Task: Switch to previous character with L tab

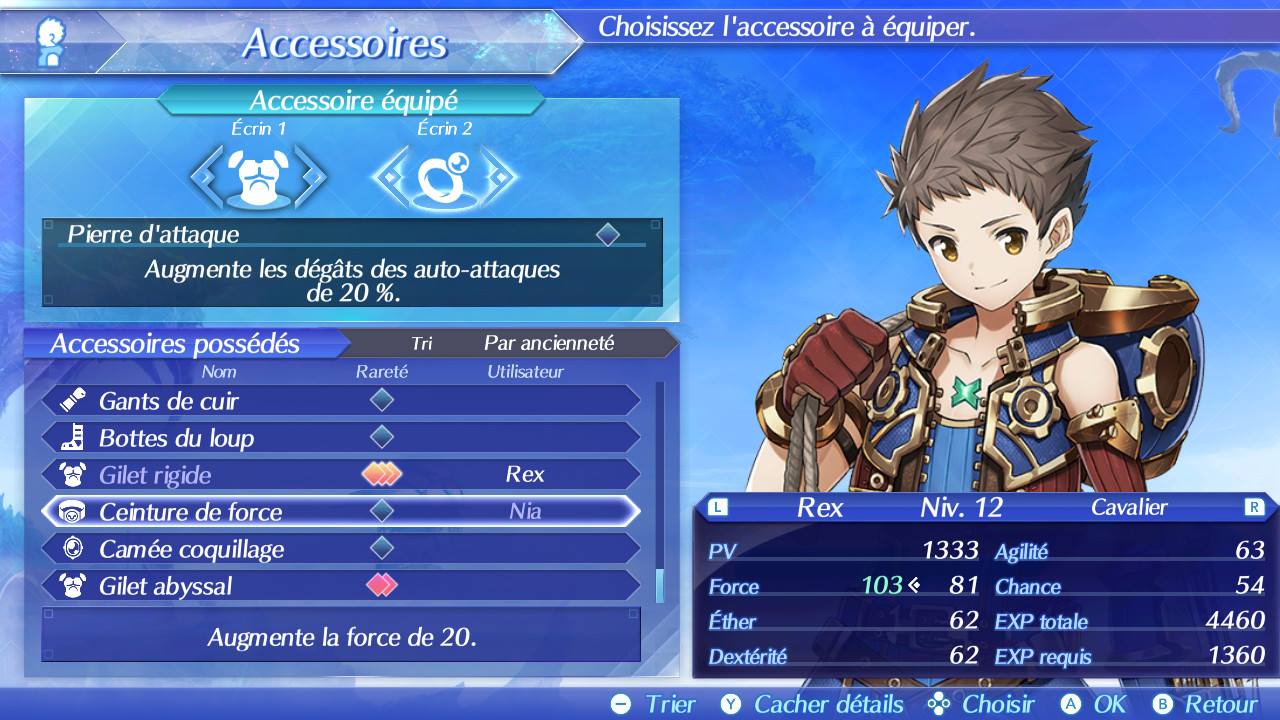Action: 716,507
